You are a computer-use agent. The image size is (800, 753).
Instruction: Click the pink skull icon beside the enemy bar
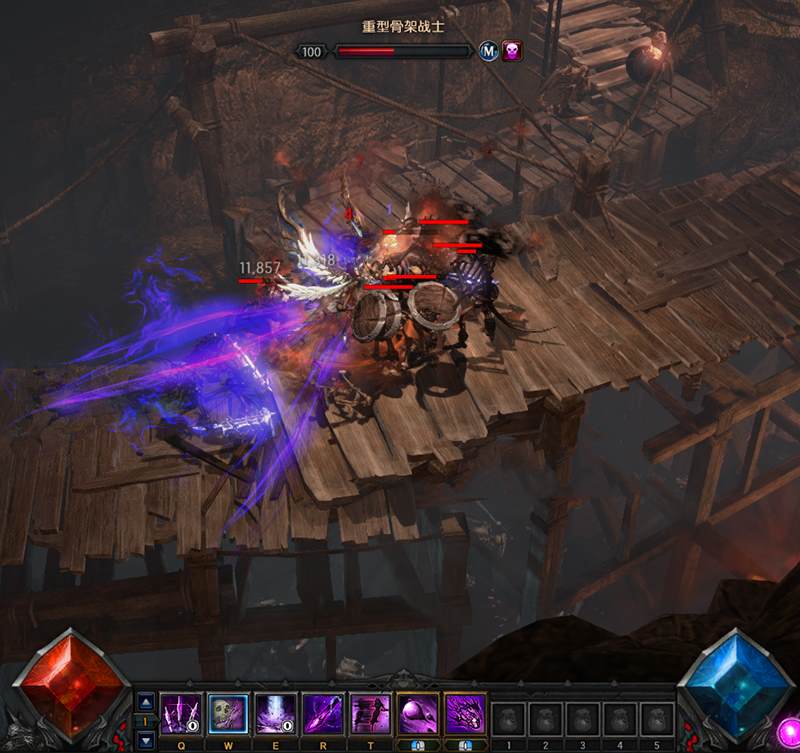click(512, 51)
